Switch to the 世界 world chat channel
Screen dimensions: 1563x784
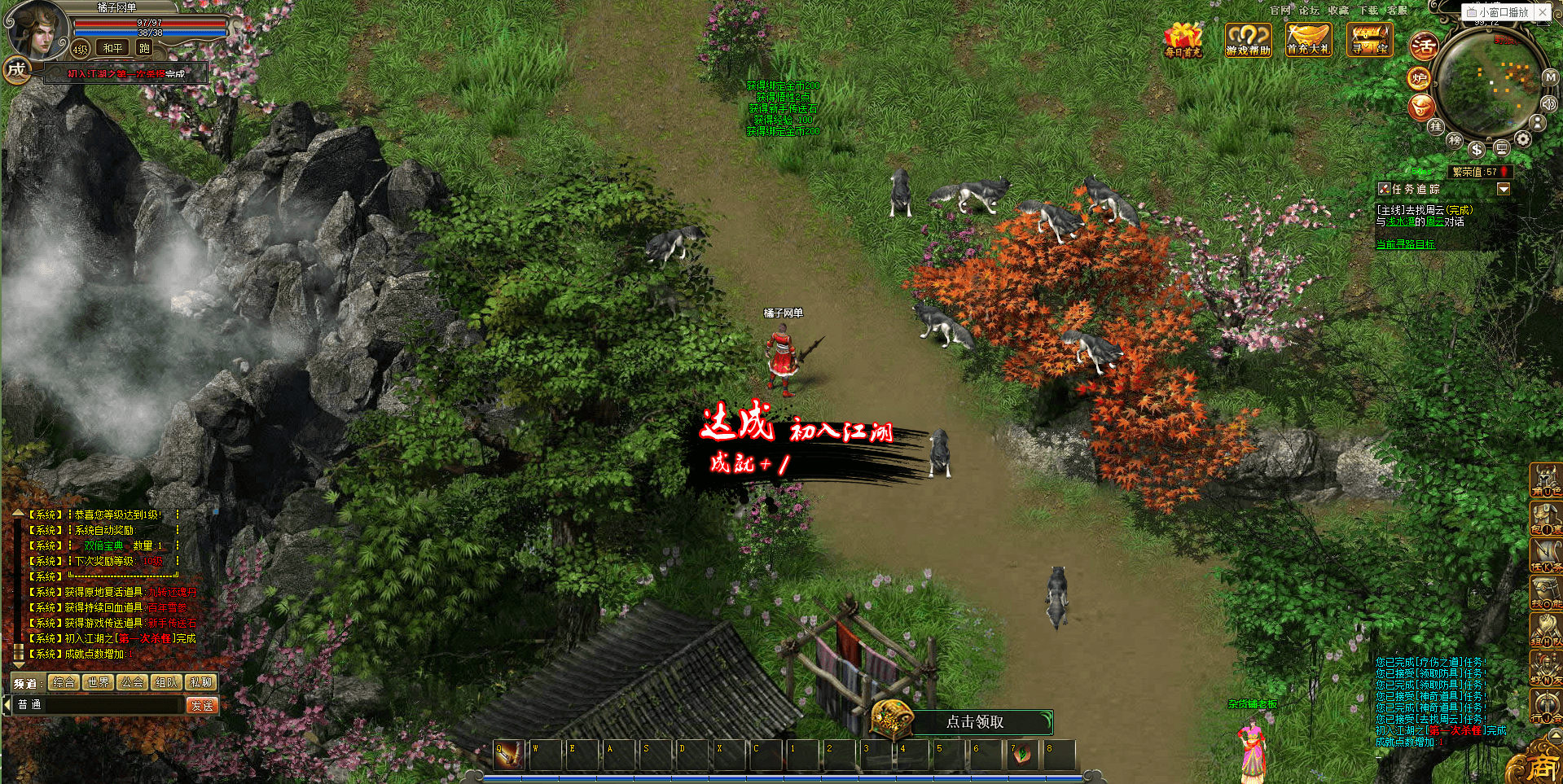coord(98,682)
